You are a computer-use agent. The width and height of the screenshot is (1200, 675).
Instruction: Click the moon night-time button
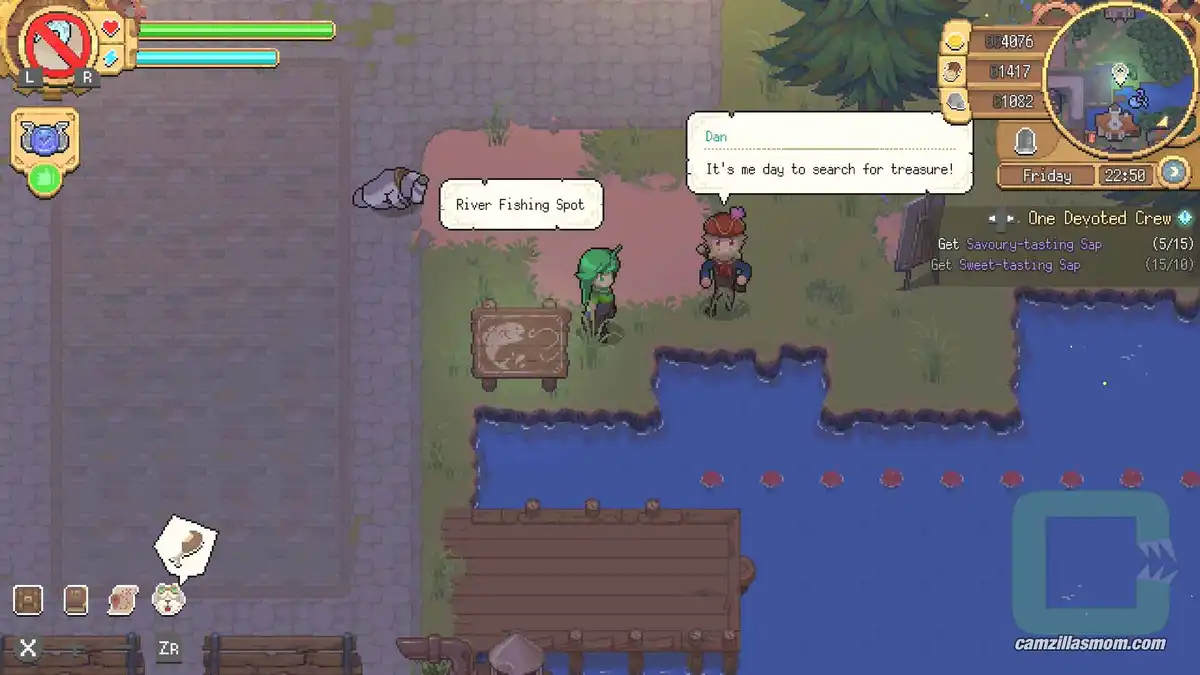(1174, 172)
